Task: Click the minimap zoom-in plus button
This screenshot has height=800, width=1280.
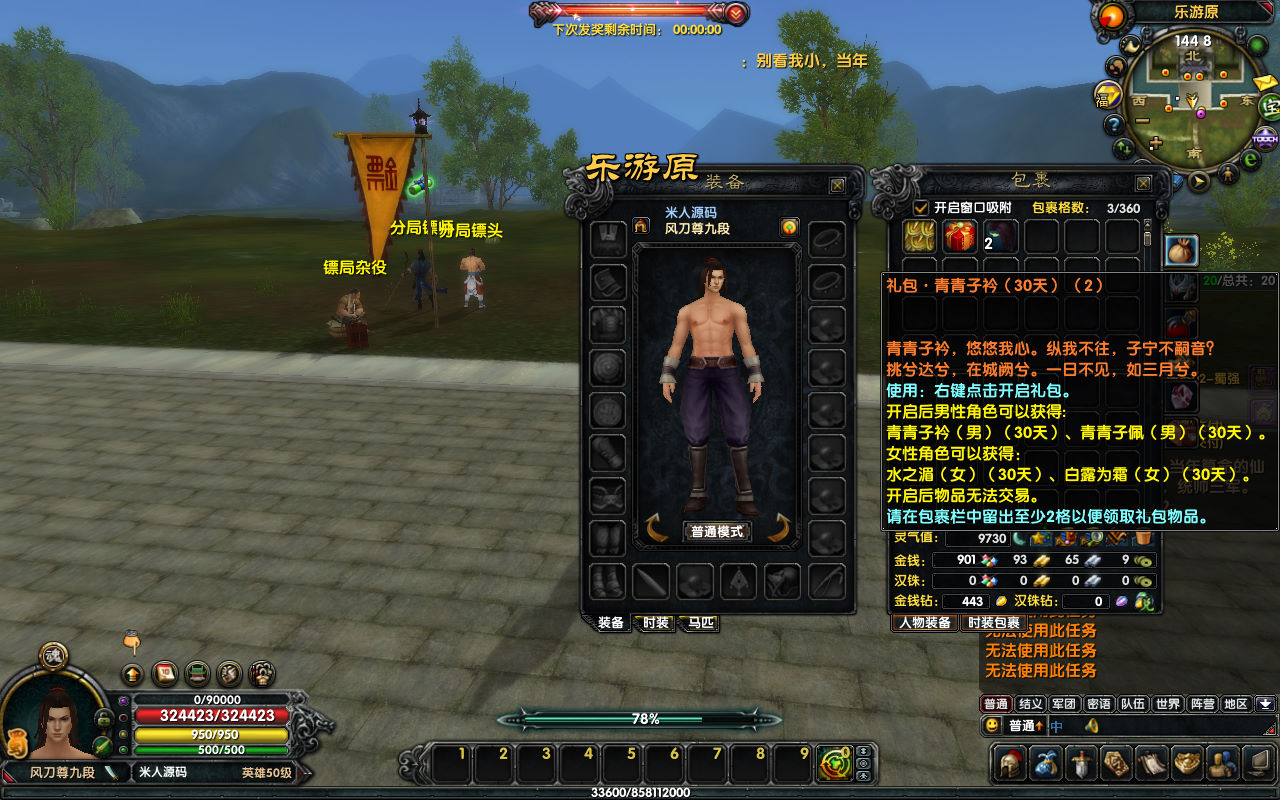Action: tap(1156, 143)
